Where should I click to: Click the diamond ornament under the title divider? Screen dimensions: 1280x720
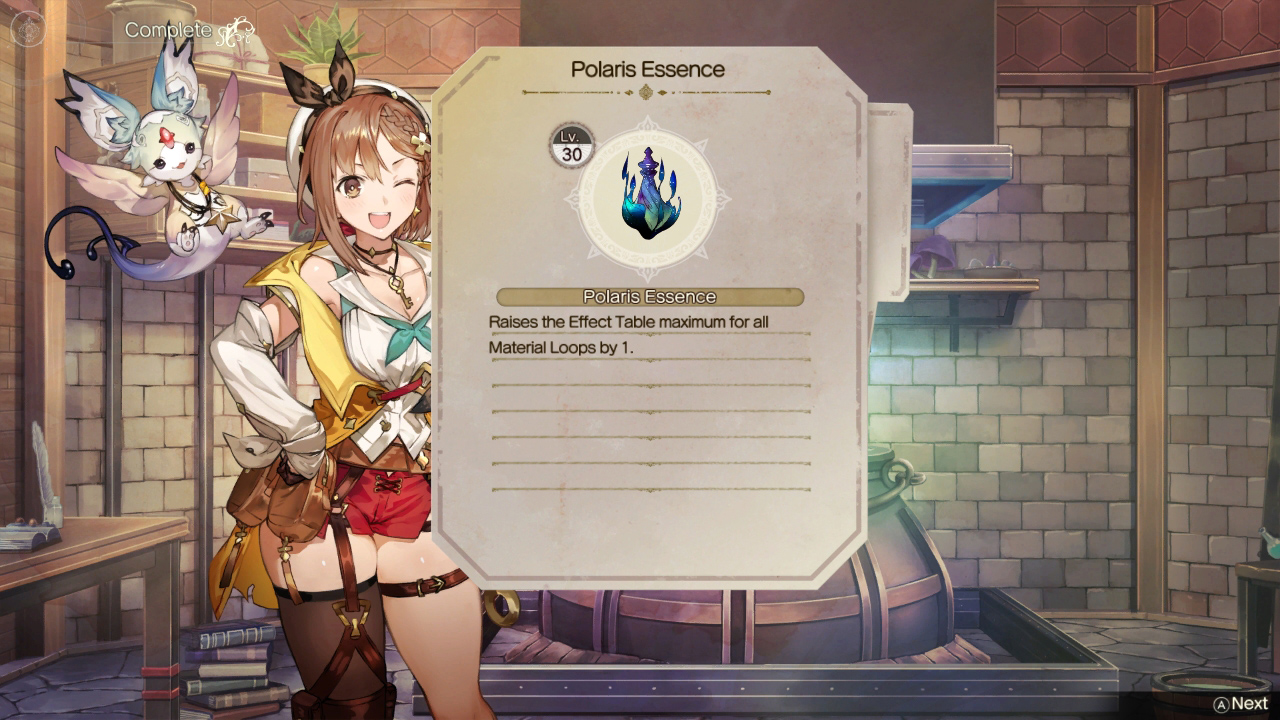click(x=646, y=90)
